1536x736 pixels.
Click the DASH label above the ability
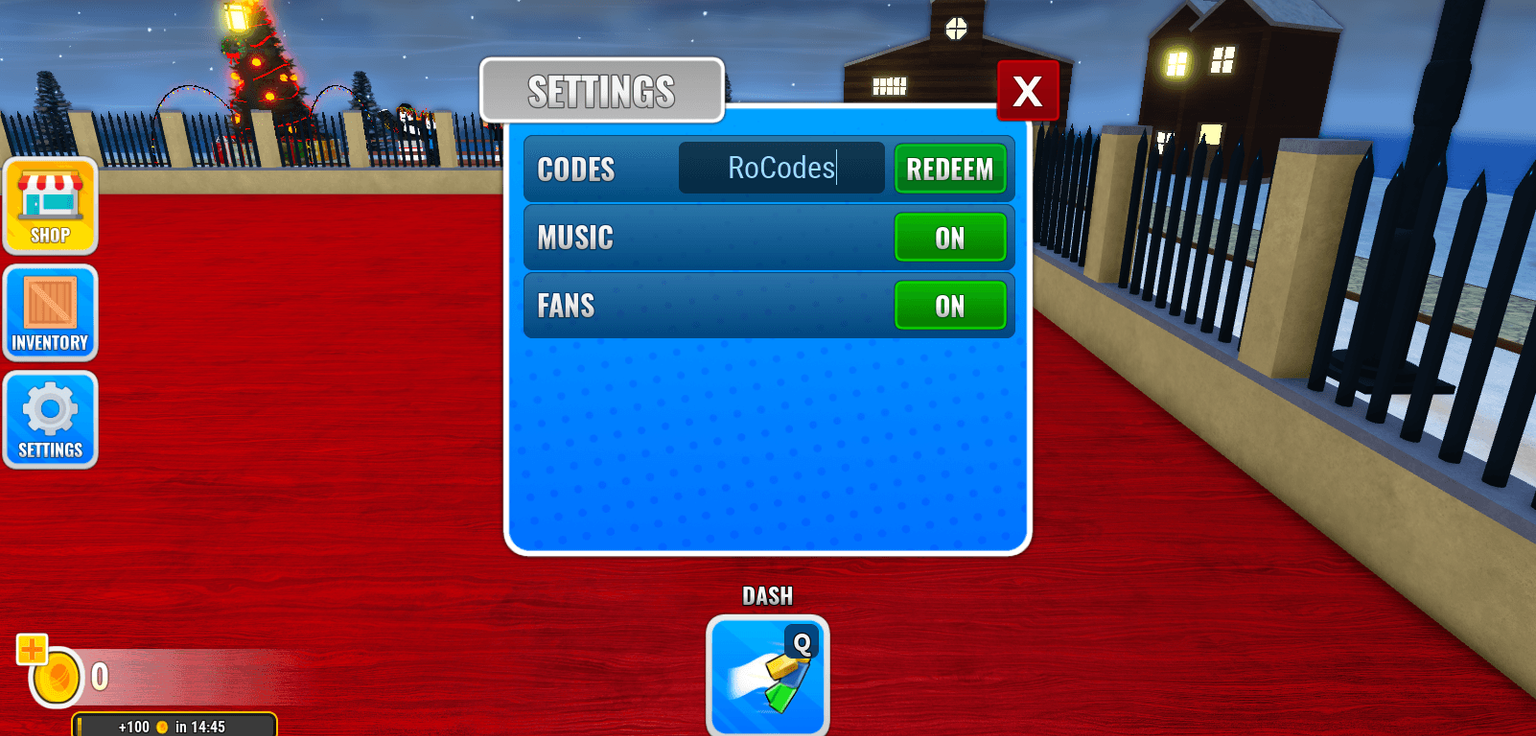point(767,595)
